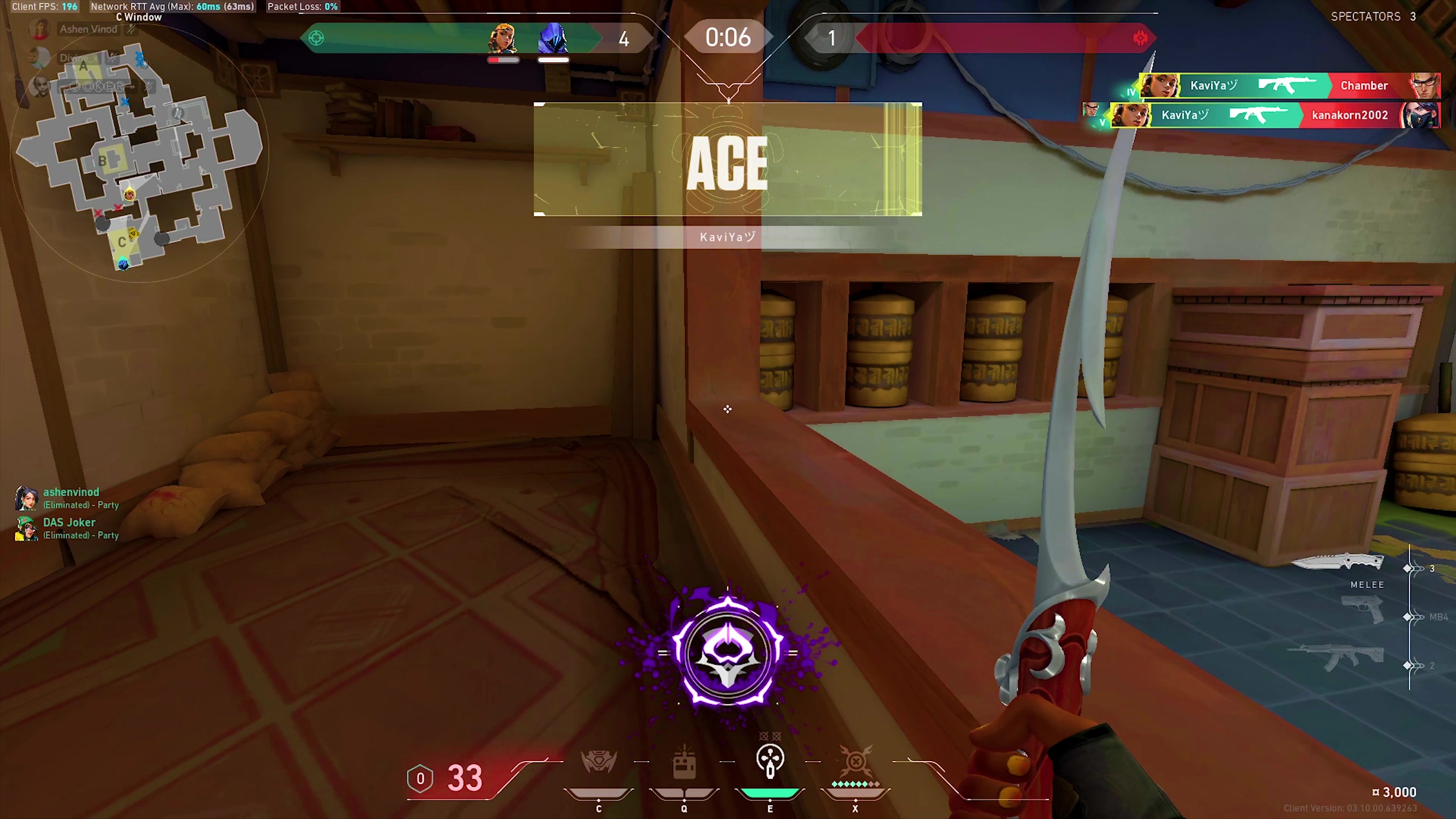Screen dimensions: 1456x819
Task: Trigger the Showstopper ultimate icon
Action: click(855, 761)
